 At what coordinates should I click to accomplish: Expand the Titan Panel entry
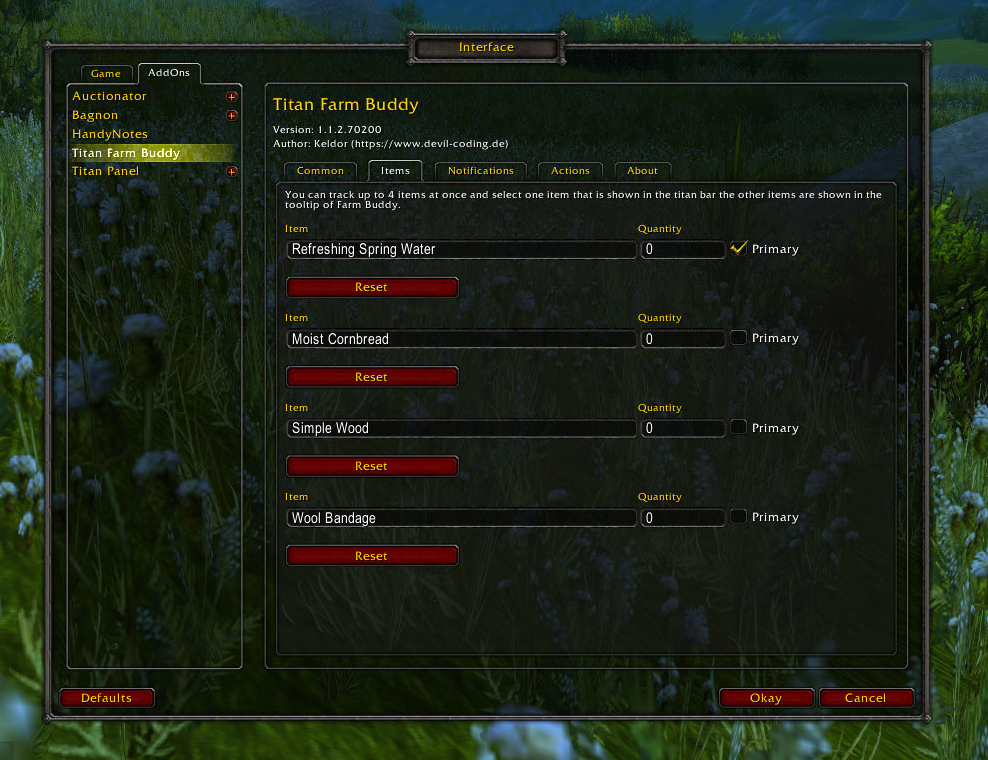click(232, 172)
